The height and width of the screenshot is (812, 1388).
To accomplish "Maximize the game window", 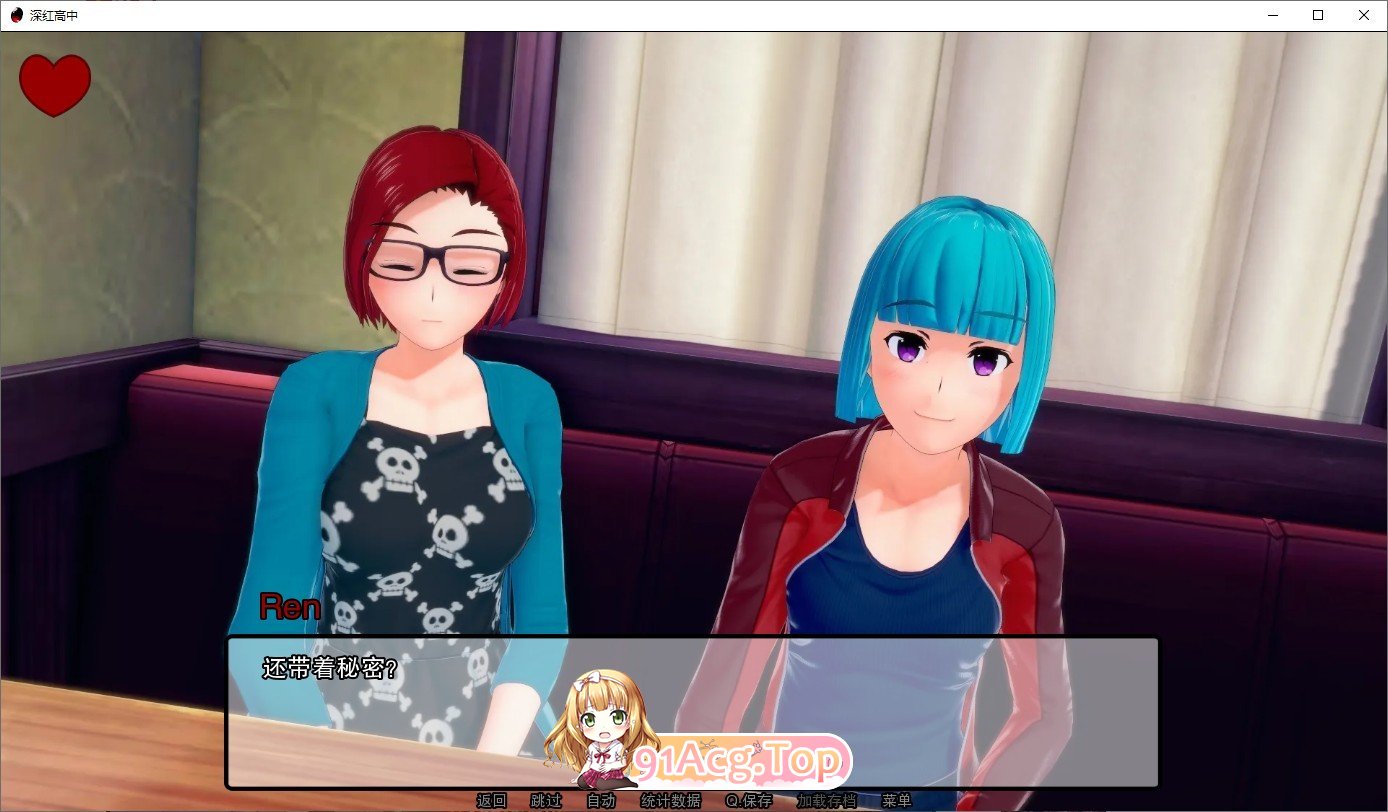I will tap(1318, 15).
